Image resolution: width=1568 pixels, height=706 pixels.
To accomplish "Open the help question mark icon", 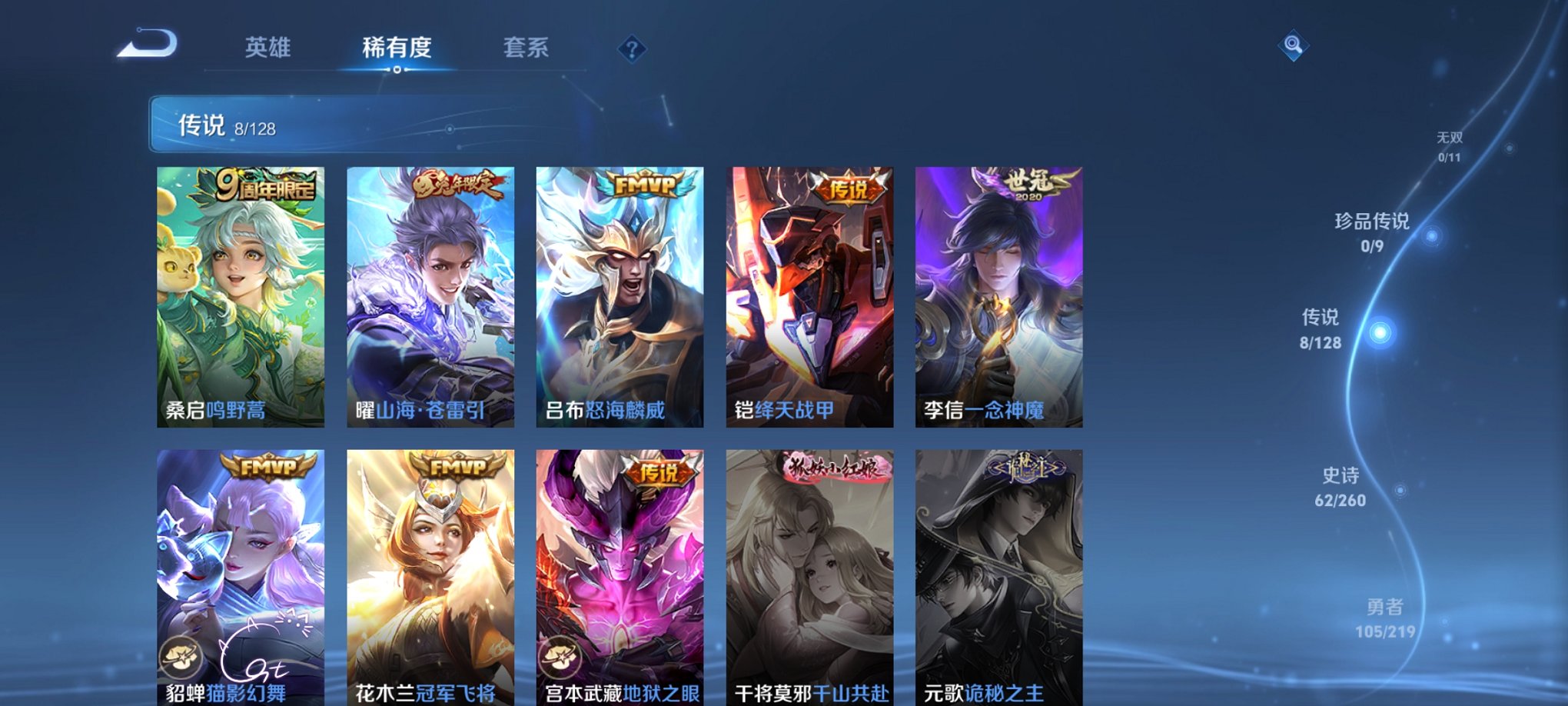I will coord(632,50).
